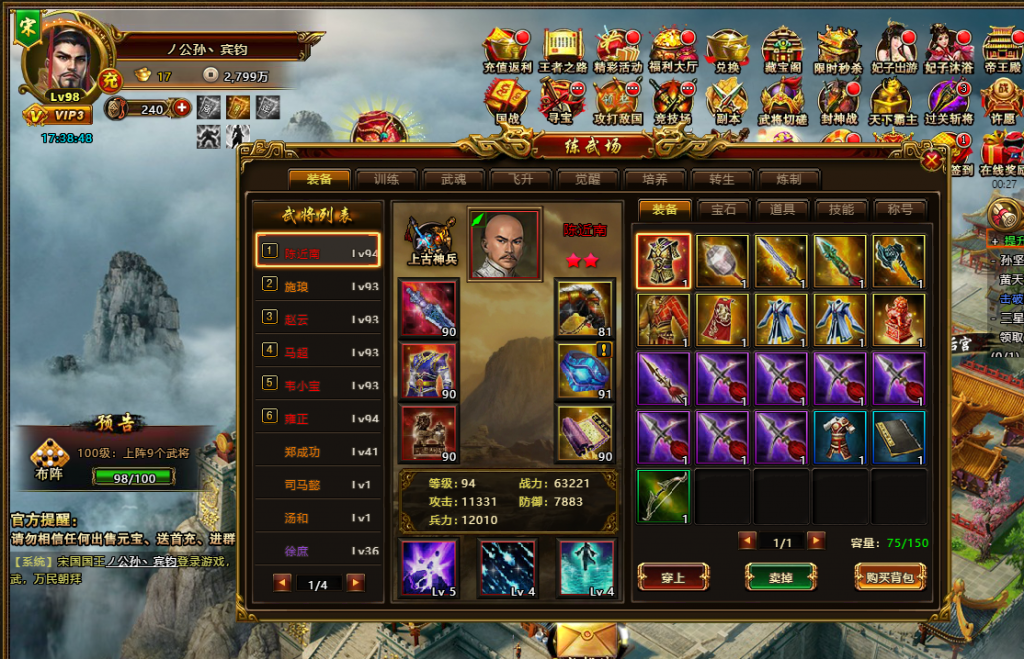Open the 武魂 tab
This screenshot has height=659, width=1024.
453,179
